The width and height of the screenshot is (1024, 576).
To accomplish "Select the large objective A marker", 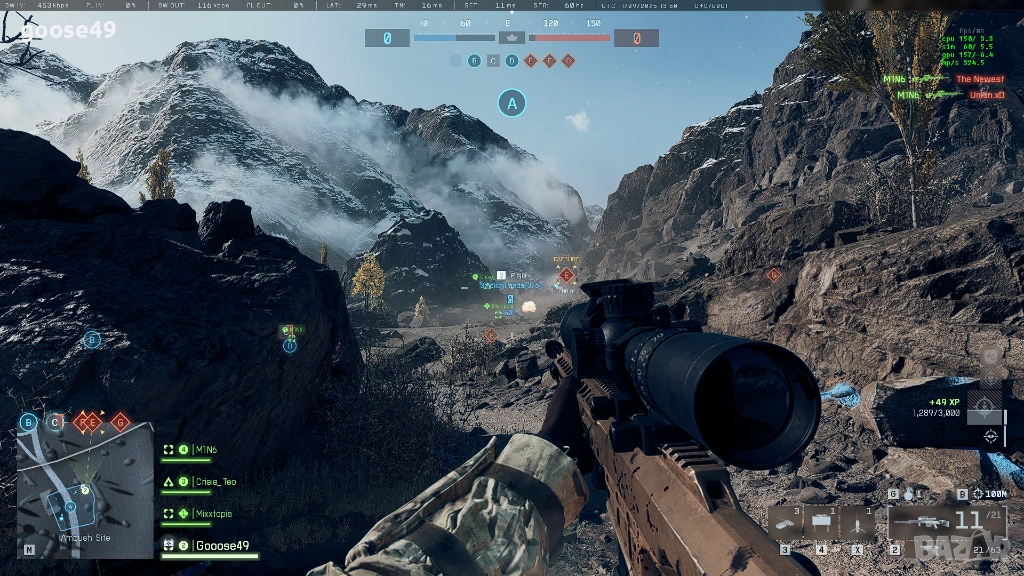I will coord(512,102).
